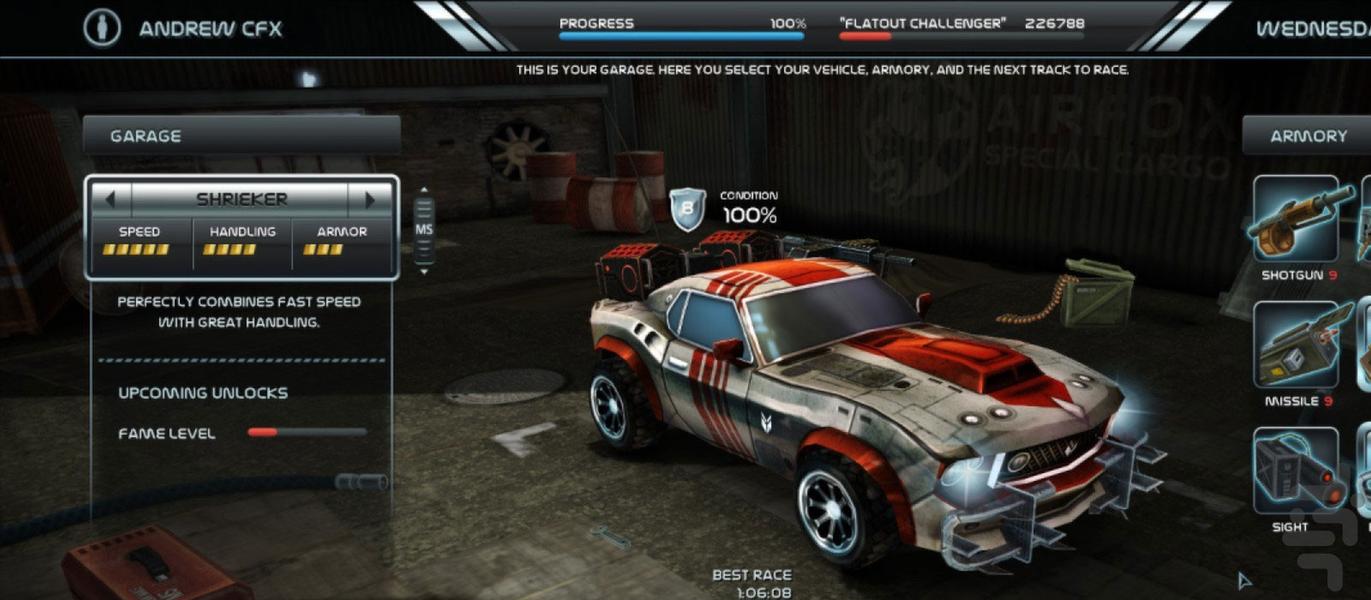Open the Armory panel header
The height and width of the screenshot is (600, 1371).
[1307, 136]
